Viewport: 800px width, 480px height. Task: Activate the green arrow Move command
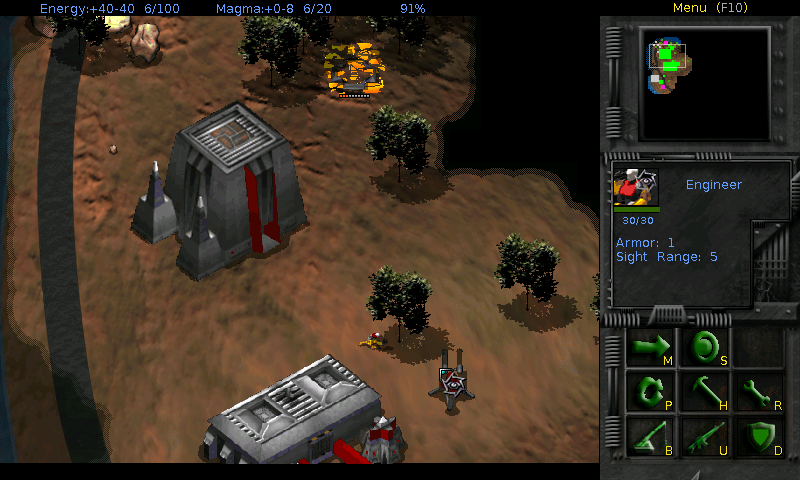(650, 348)
